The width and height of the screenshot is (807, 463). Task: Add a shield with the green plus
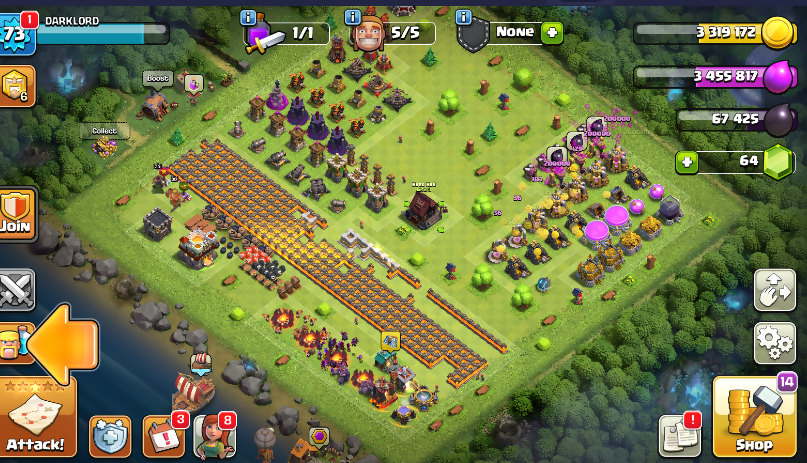[552, 32]
